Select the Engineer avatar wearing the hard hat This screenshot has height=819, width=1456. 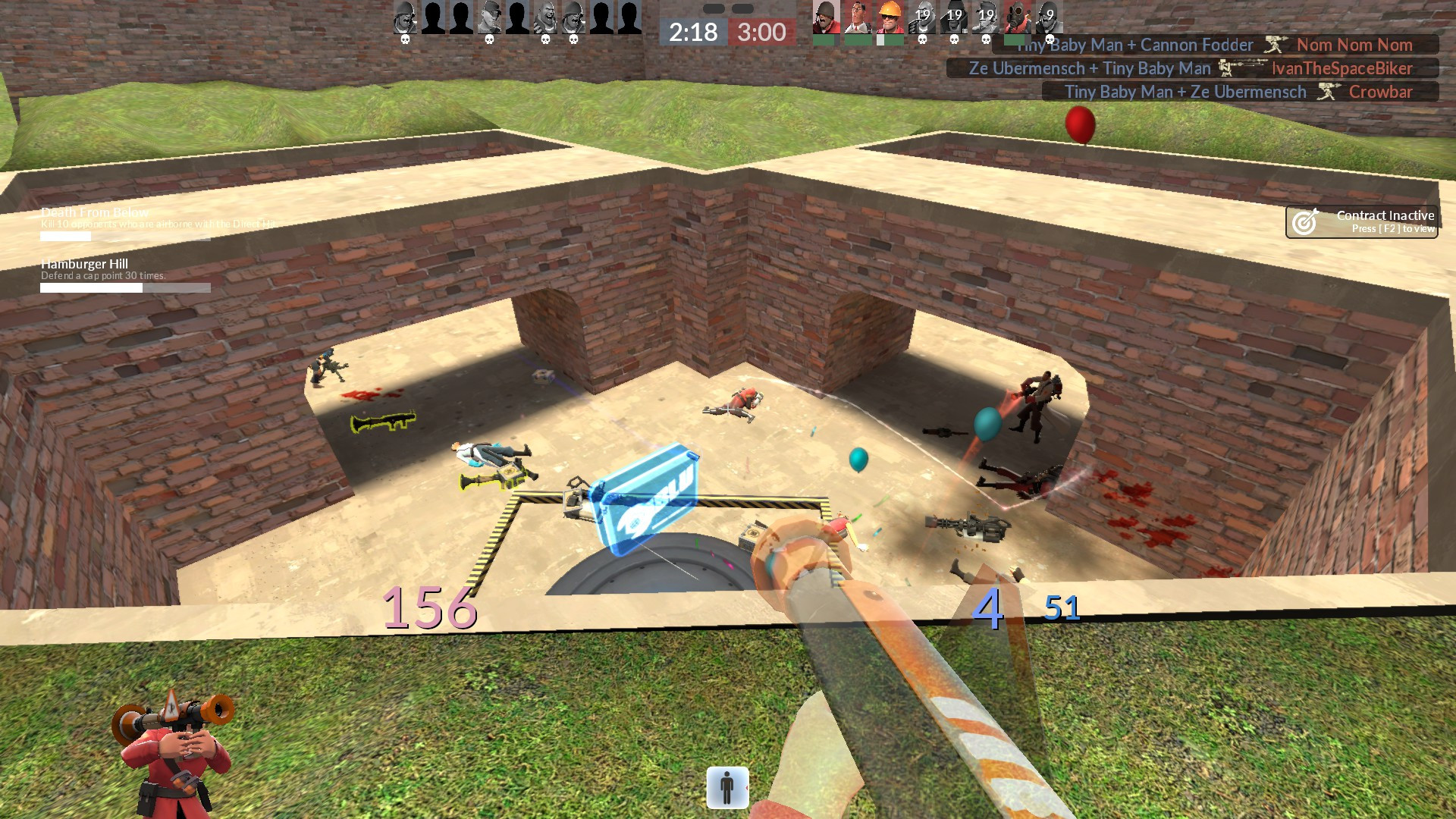(x=889, y=17)
